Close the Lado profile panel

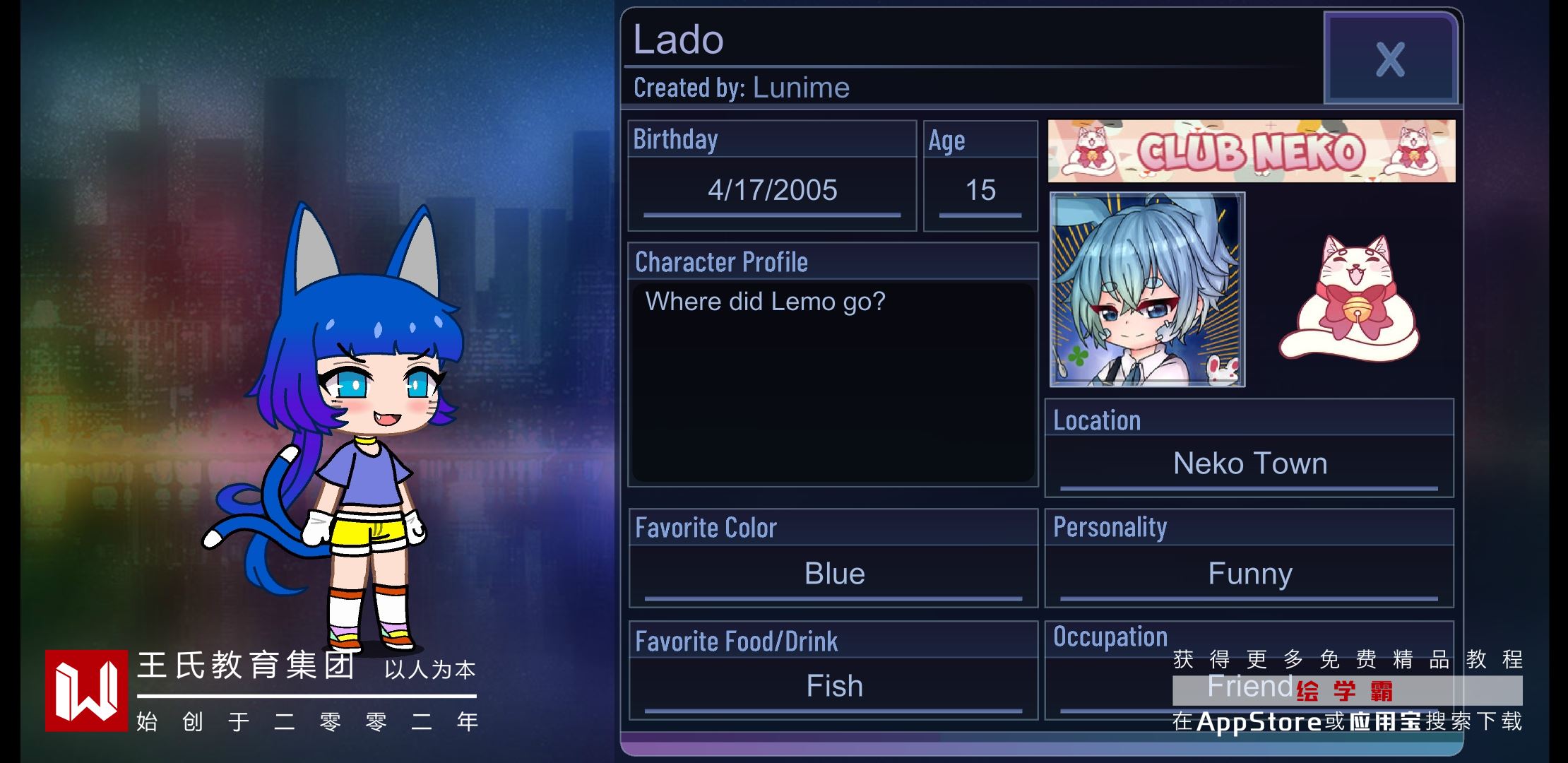1390,59
